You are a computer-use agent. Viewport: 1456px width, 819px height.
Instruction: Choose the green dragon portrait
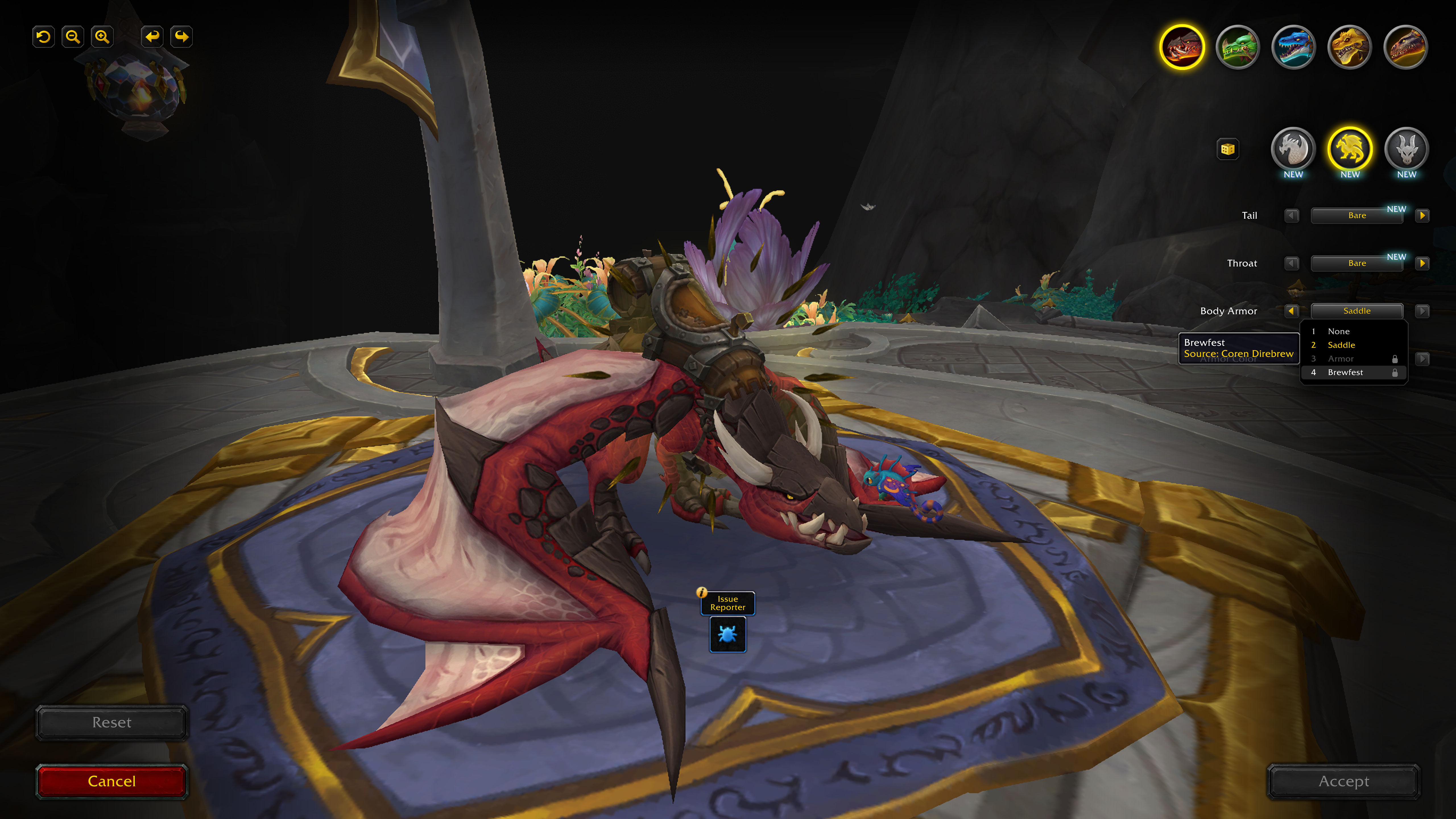tap(1237, 47)
